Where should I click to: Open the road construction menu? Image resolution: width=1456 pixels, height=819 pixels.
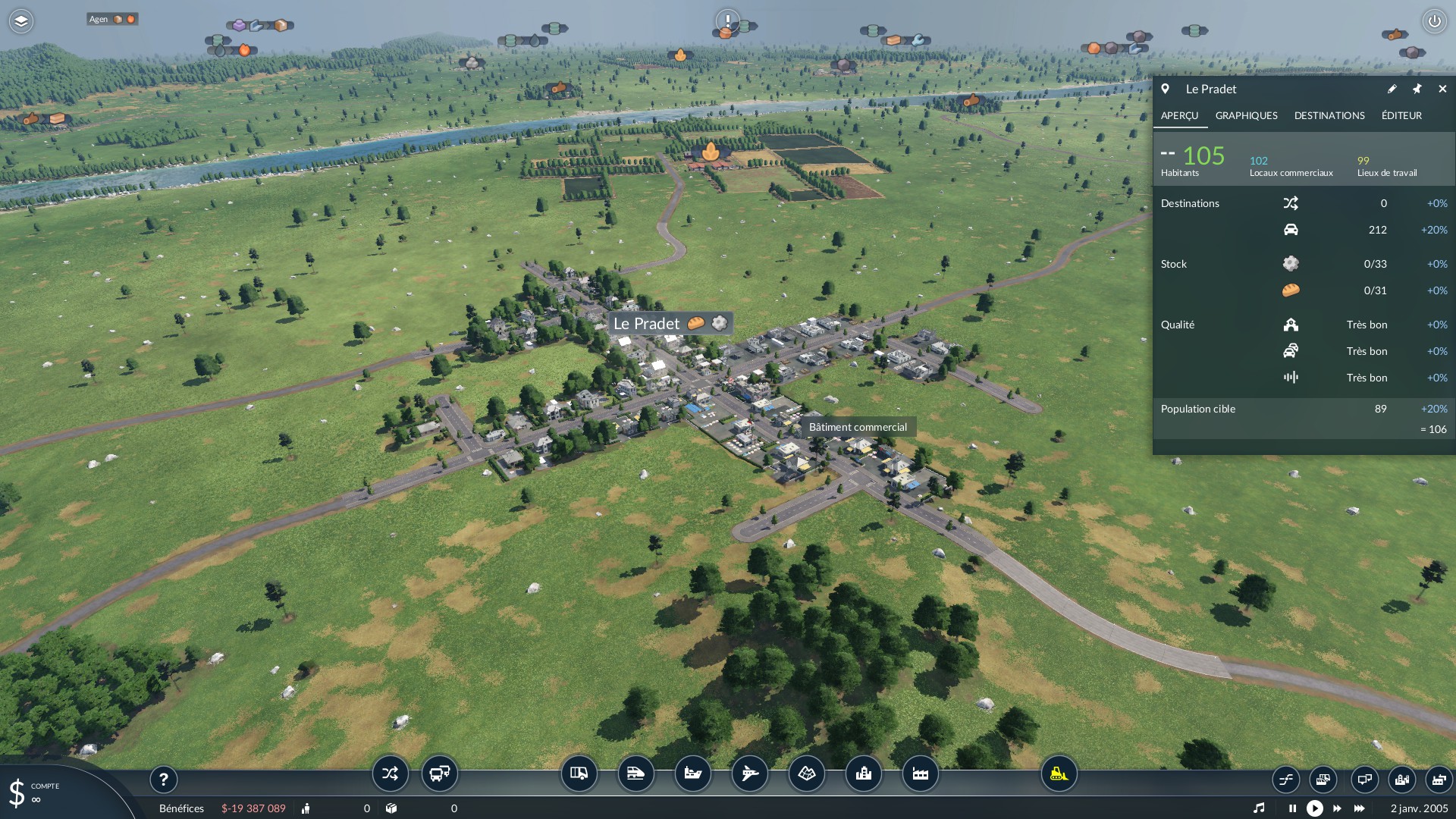579,773
